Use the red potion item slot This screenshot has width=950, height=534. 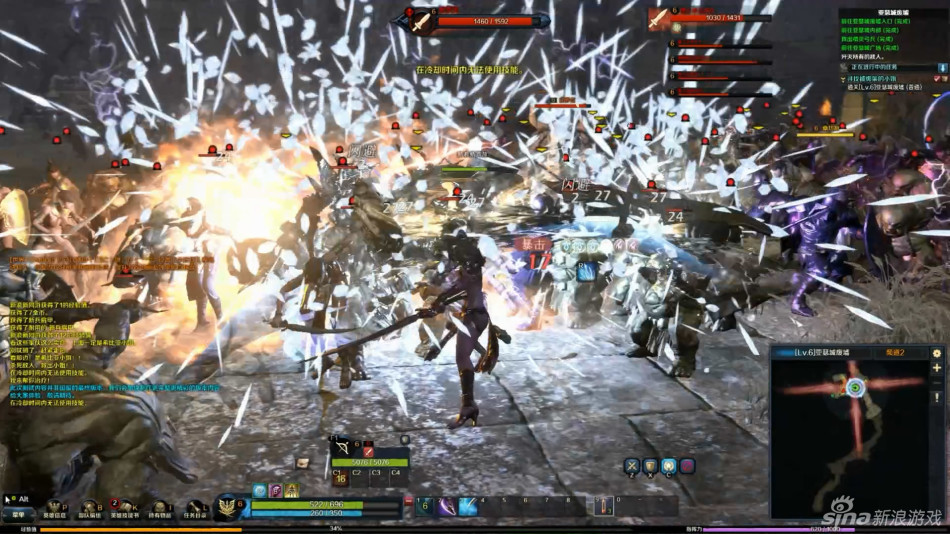pyautogui.click(x=604, y=507)
